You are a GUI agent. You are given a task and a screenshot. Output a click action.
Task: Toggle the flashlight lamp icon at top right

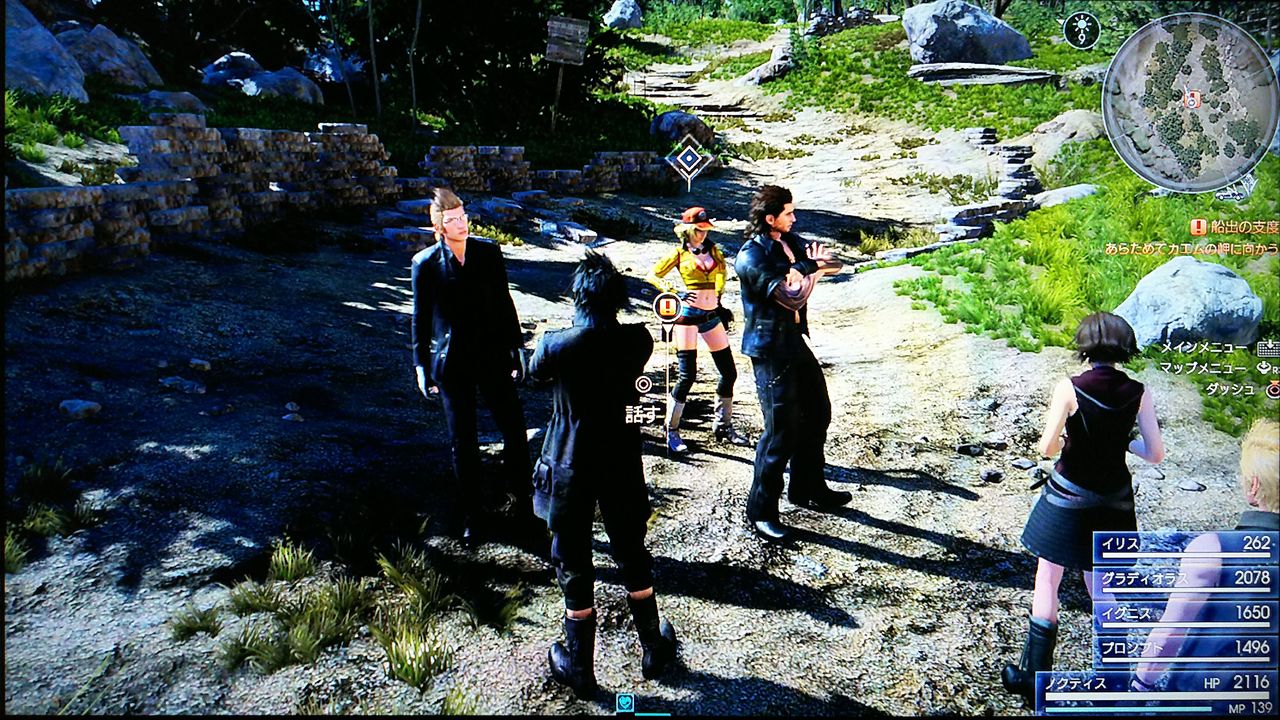pos(1082,30)
